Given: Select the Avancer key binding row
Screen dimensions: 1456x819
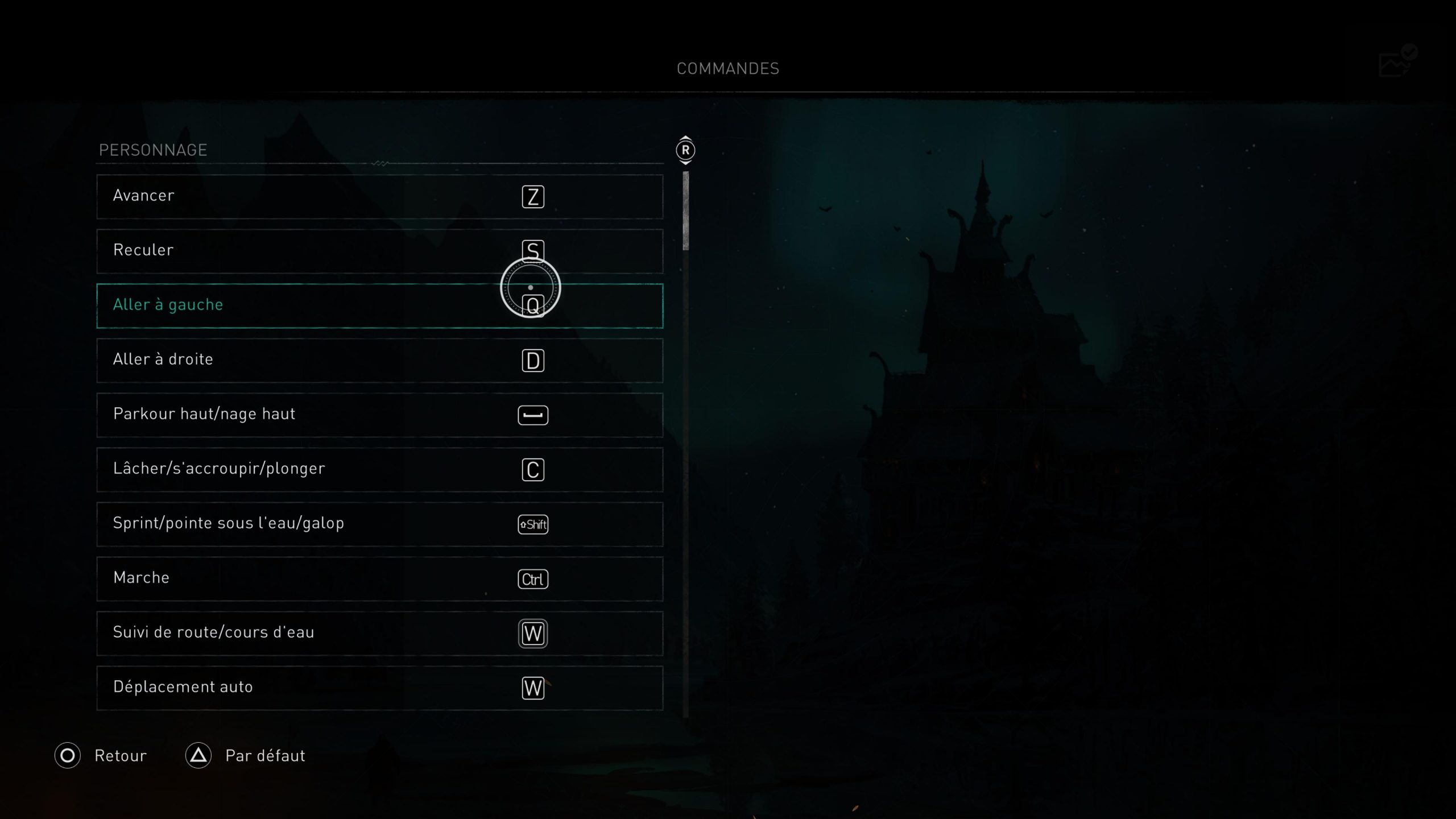Looking at the screenshot, I should pos(379,196).
